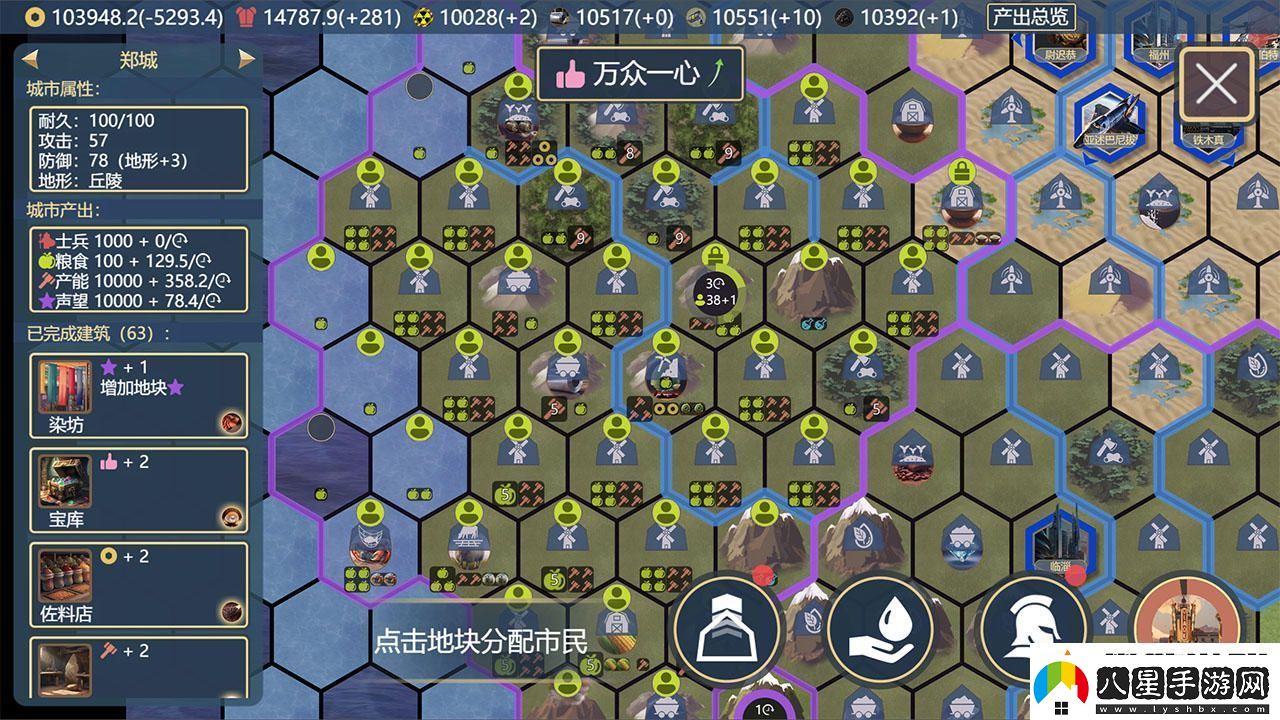Screen dimensions: 1280x720
Task: Click the left arrow to view previous city
Action: pyautogui.click(x=28, y=60)
